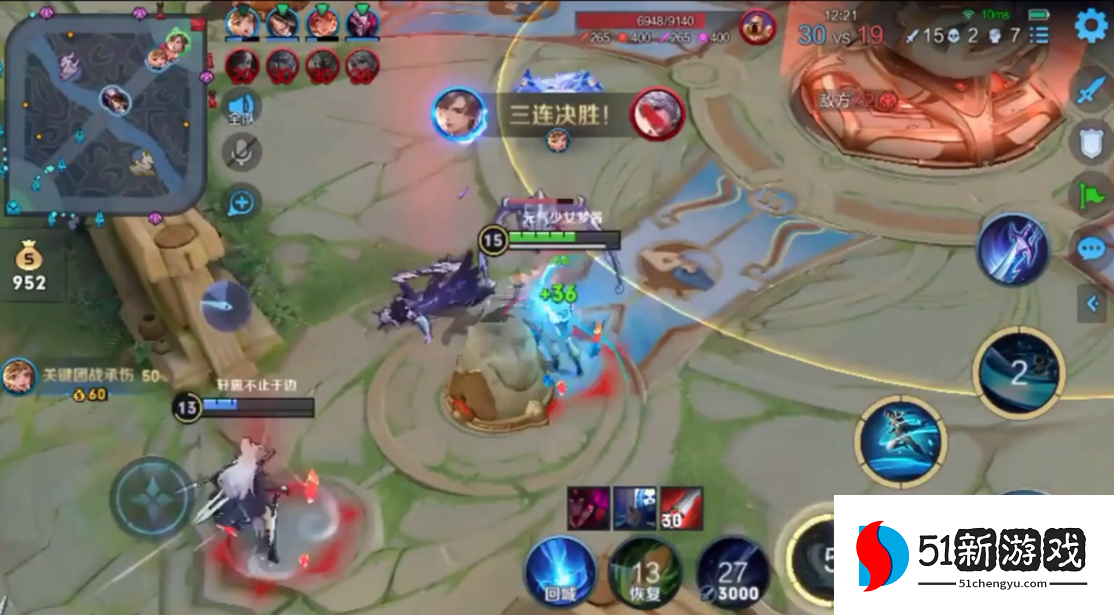This screenshot has height=615, width=1114.
Task: Send the white shield retreat signal
Action: point(1091,142)
